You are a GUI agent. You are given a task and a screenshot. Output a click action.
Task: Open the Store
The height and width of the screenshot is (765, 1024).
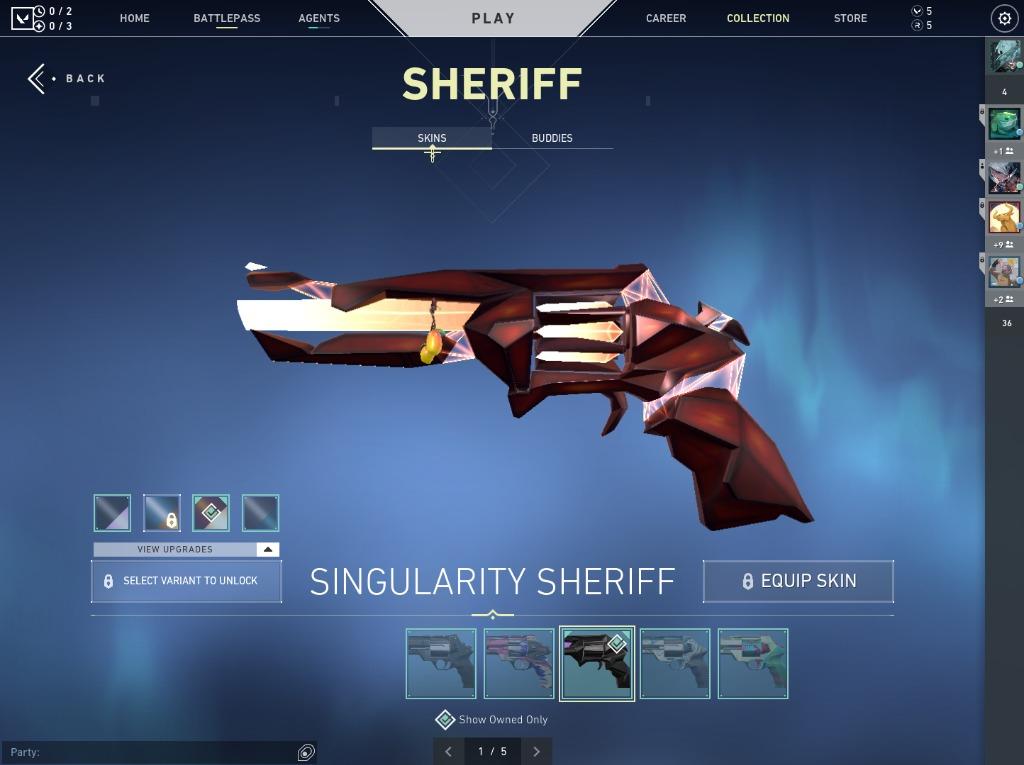coord(850,18)
